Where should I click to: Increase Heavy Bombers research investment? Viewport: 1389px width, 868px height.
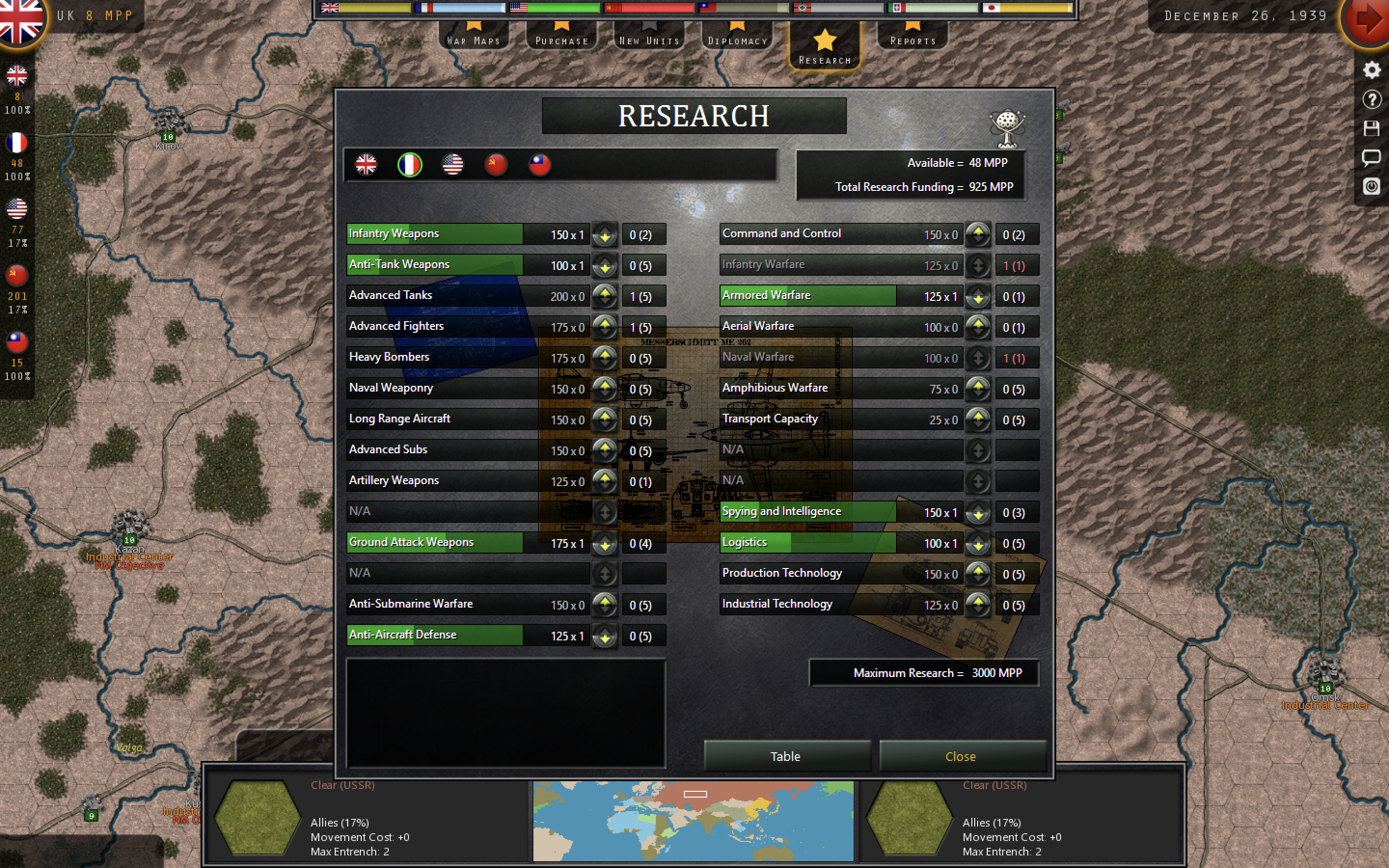(x=605, y=355)
